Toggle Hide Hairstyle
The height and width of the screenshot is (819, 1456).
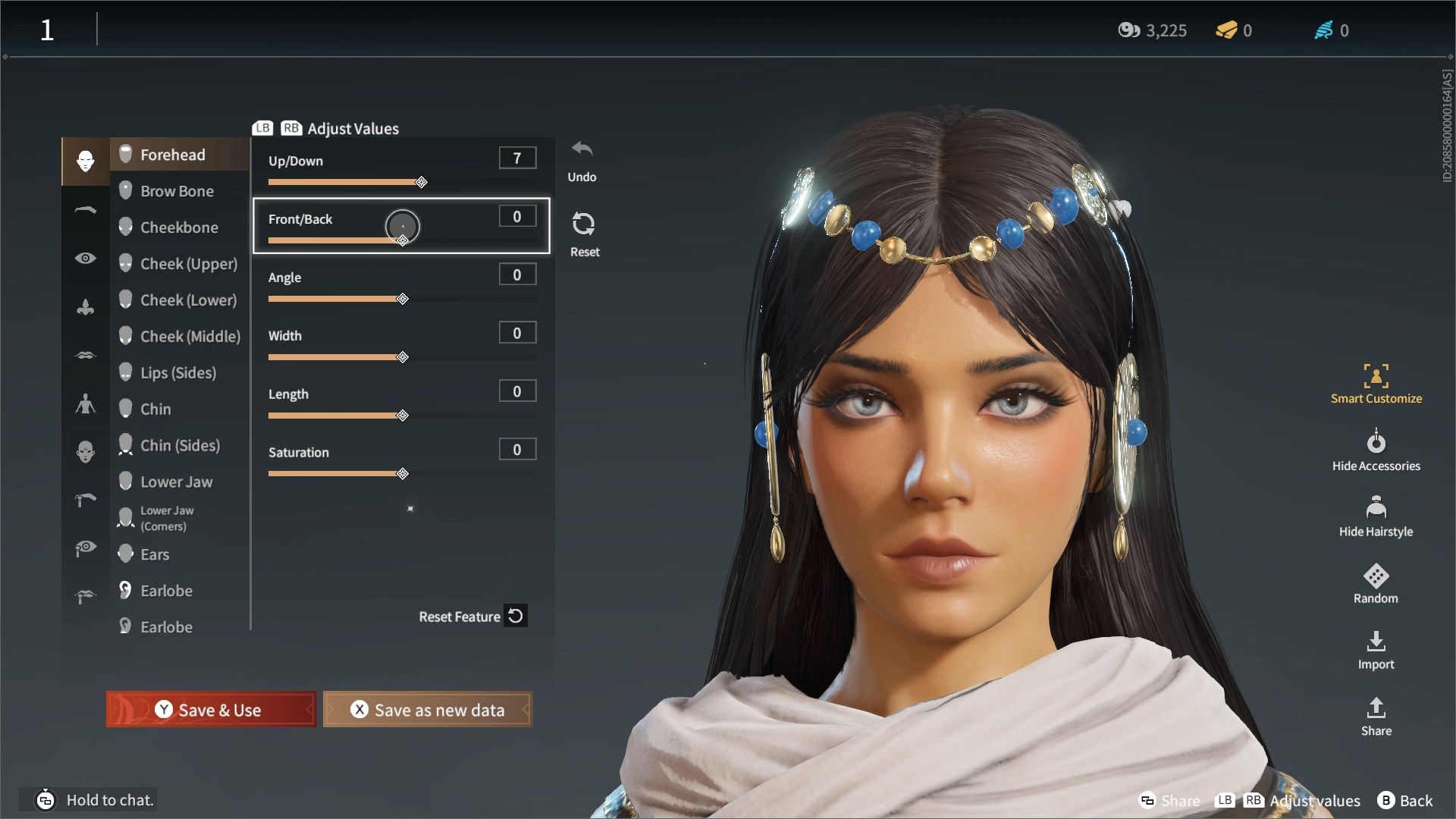click(1376, 514)
